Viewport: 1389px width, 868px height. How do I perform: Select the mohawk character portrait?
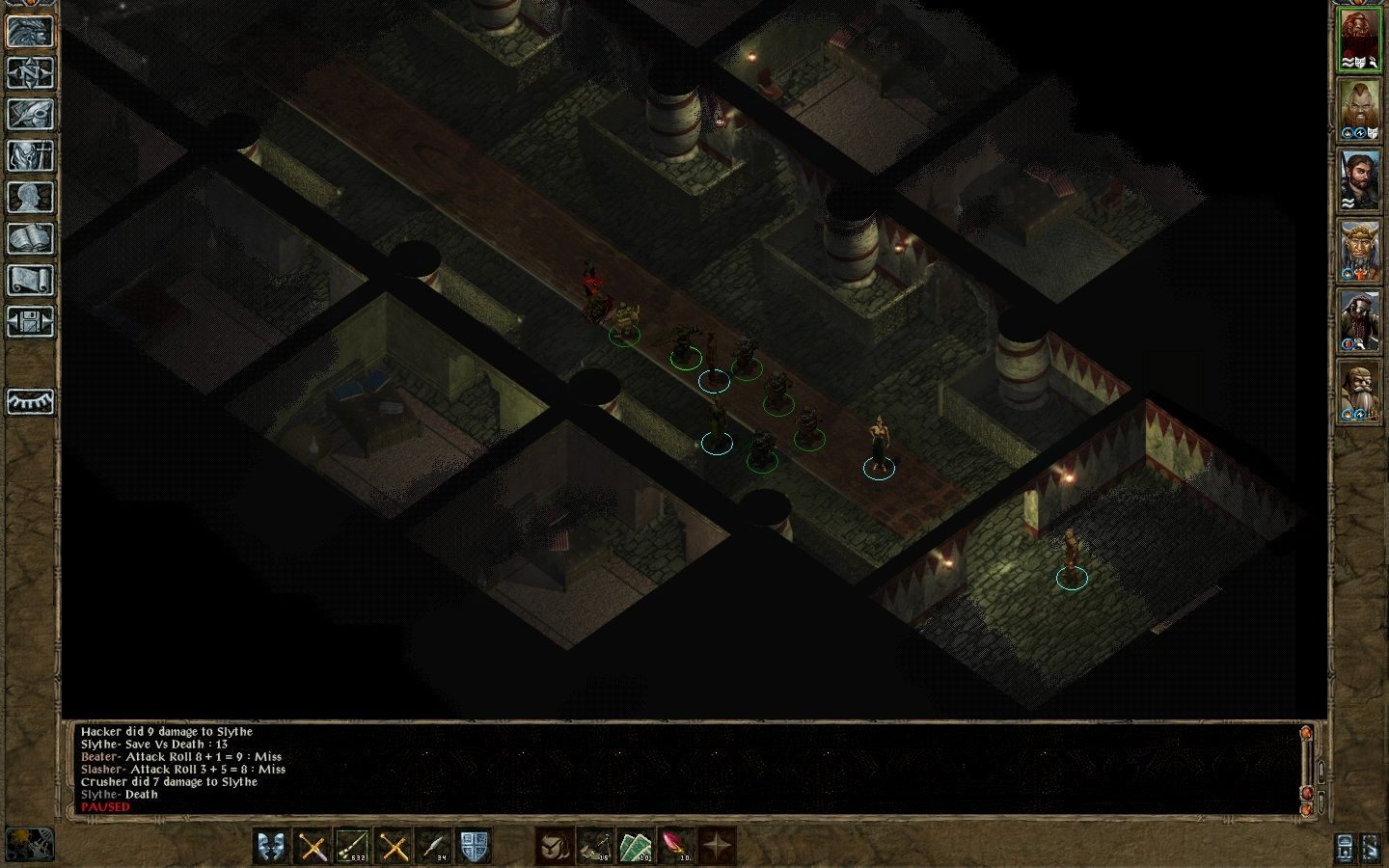(x=1359, y=110)
